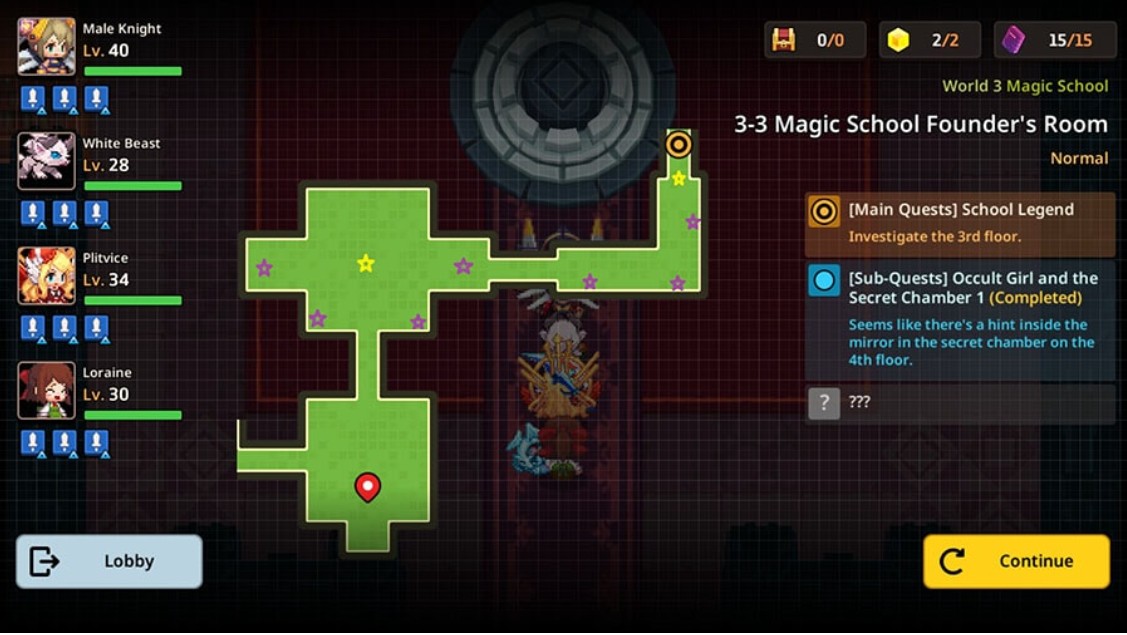The height and width of the screenshot is (635, 1127).
Task: Return to the Lobby
Action: (x=109, y=561)
